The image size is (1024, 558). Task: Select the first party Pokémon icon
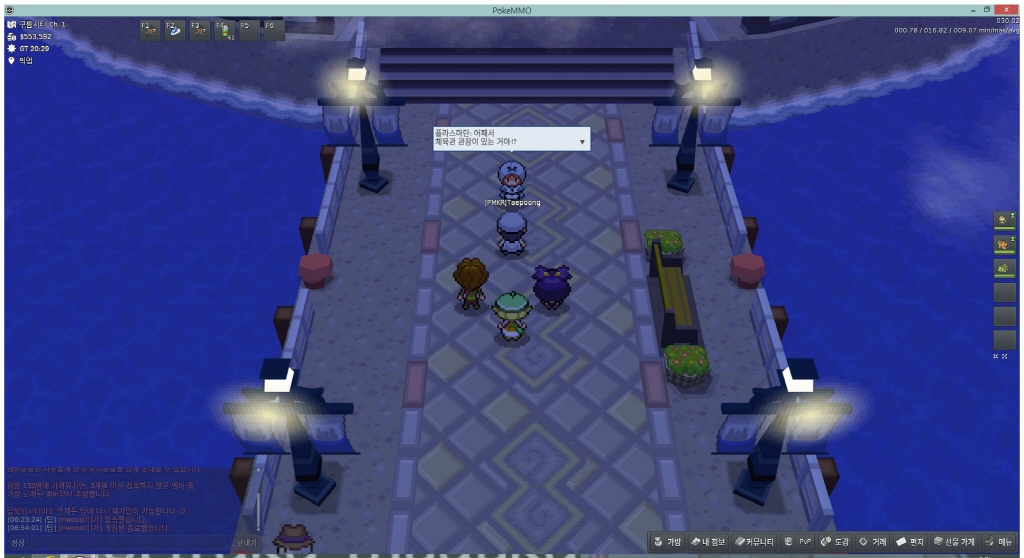tap(1004, 219)
